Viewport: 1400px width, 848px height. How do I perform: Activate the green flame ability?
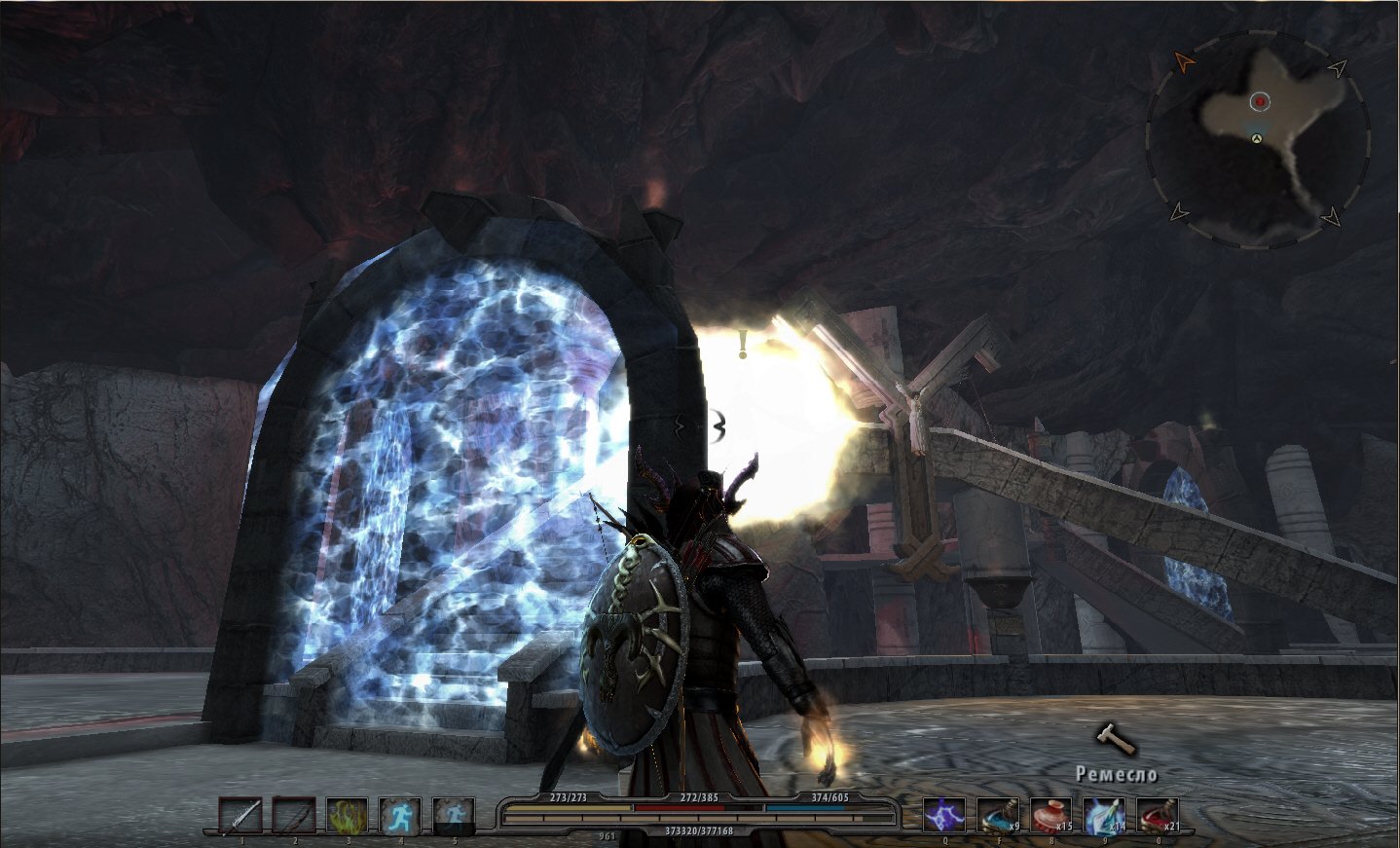347,816
